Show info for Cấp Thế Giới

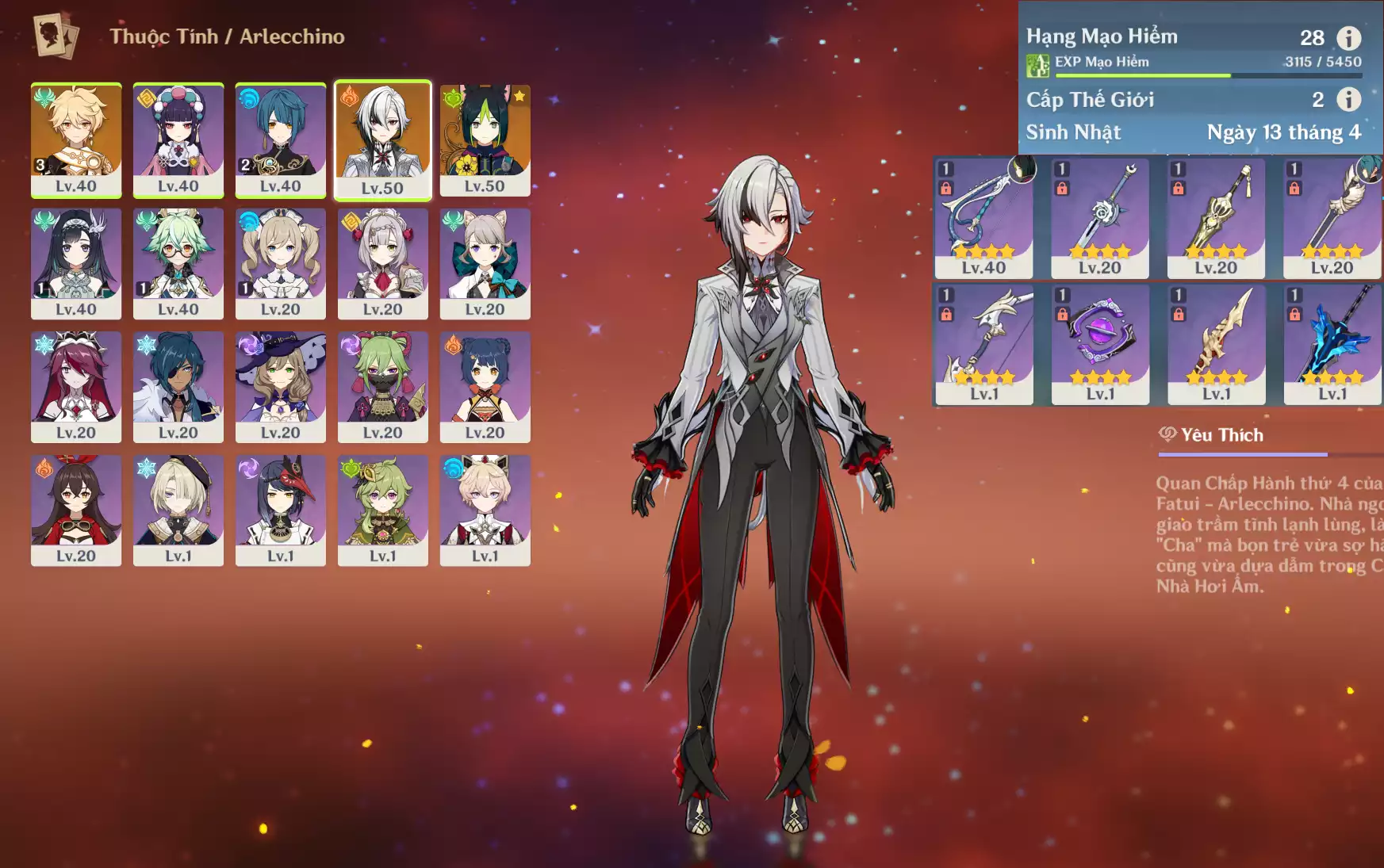coord(1348,99)
